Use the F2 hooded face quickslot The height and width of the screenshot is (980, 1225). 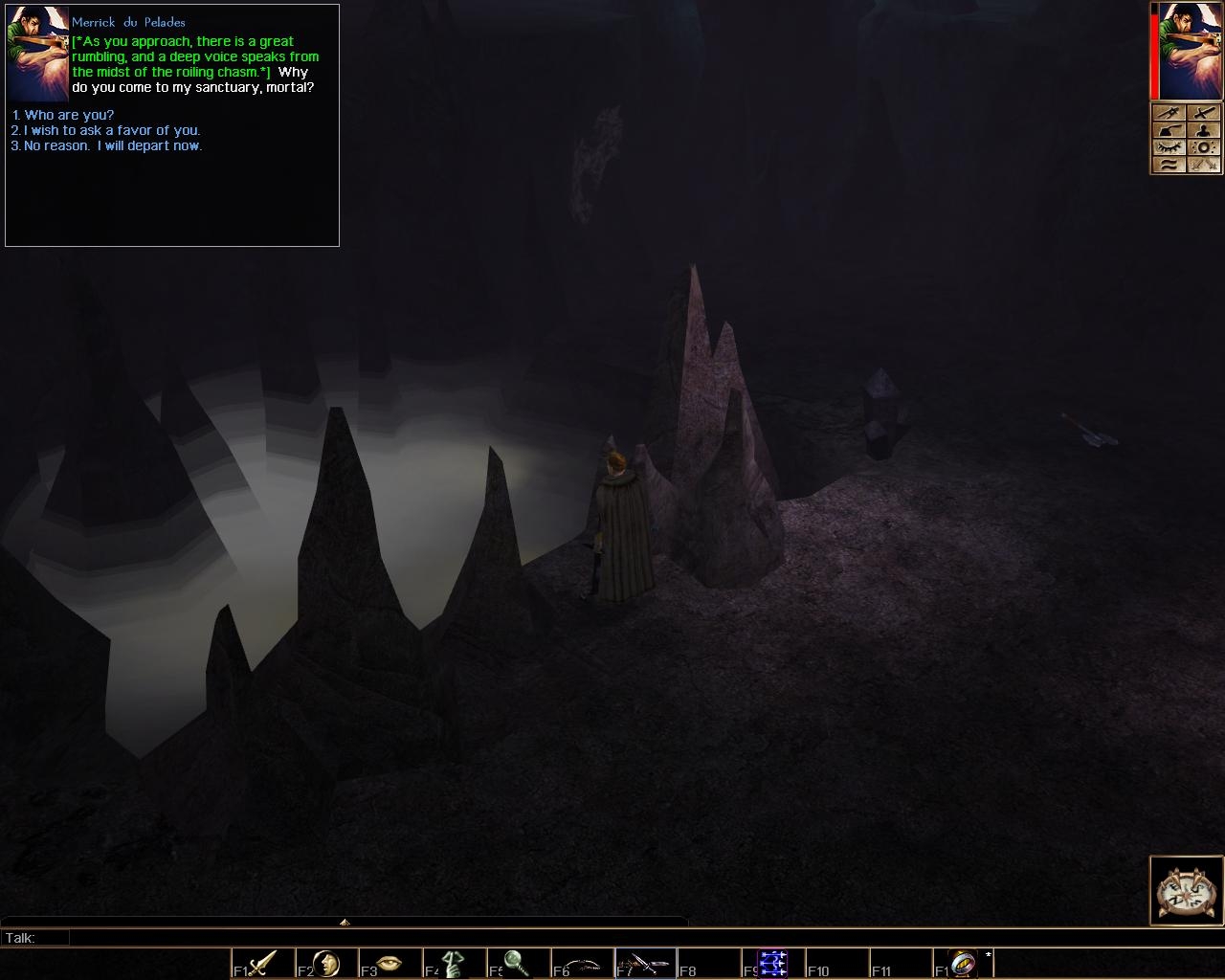tap(326, 962)
